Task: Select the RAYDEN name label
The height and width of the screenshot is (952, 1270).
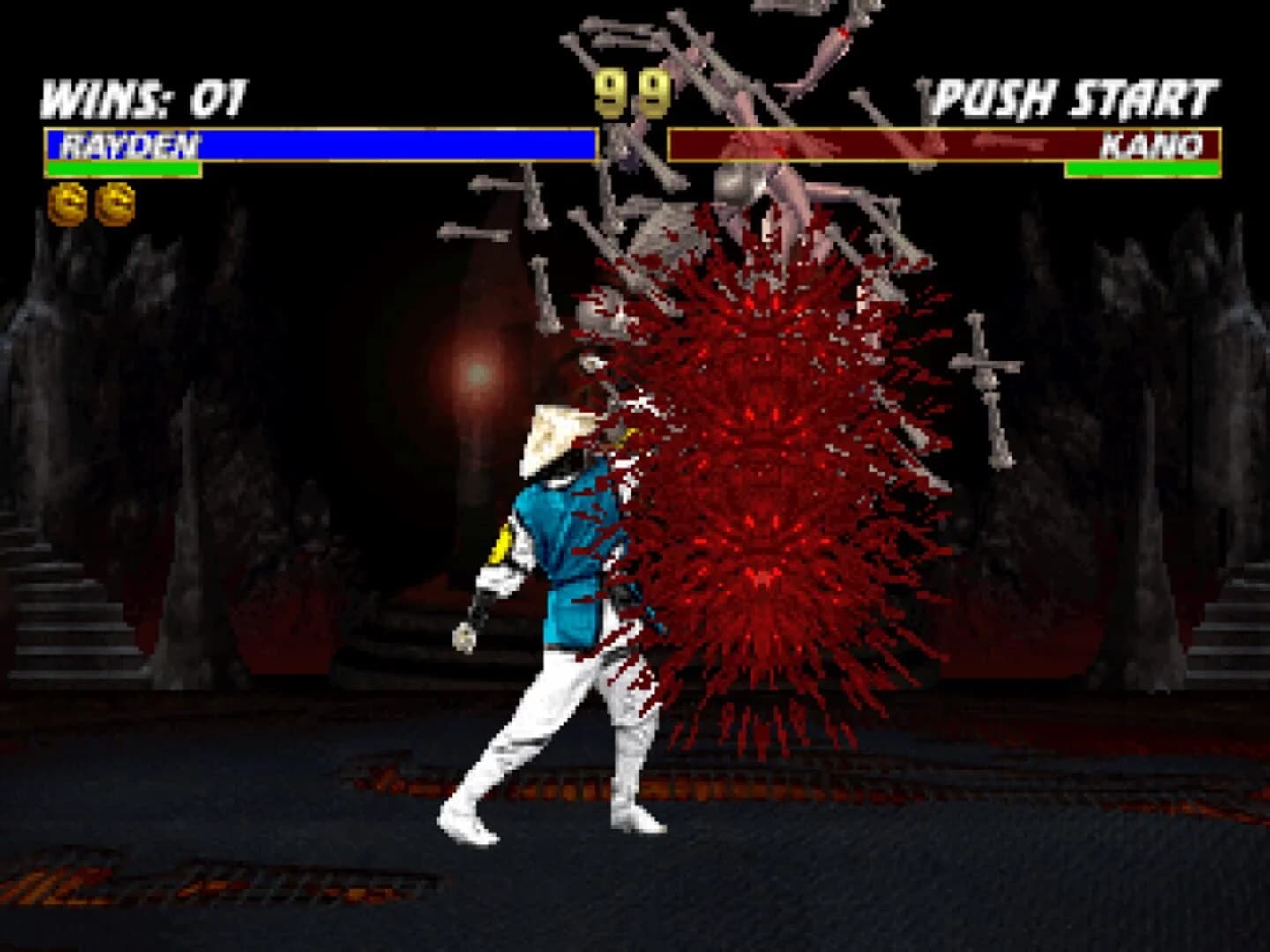Action: pos(132,141)
